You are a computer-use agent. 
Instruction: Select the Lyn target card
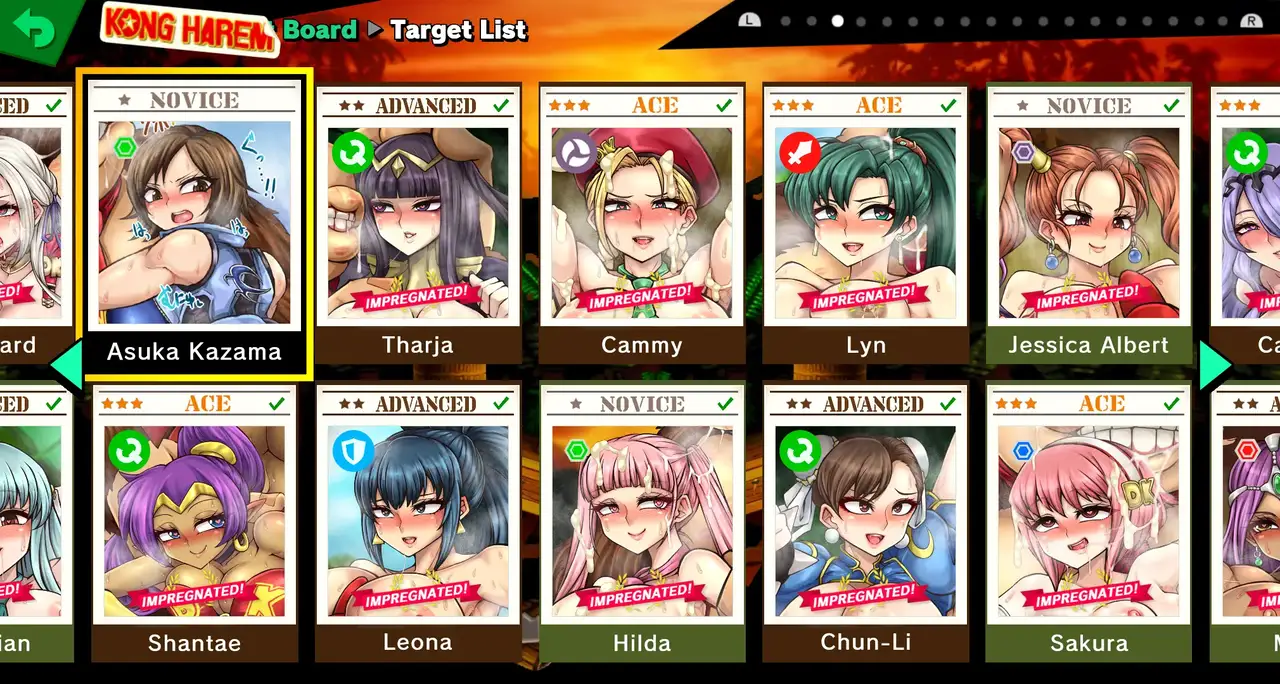pos(865,225)
